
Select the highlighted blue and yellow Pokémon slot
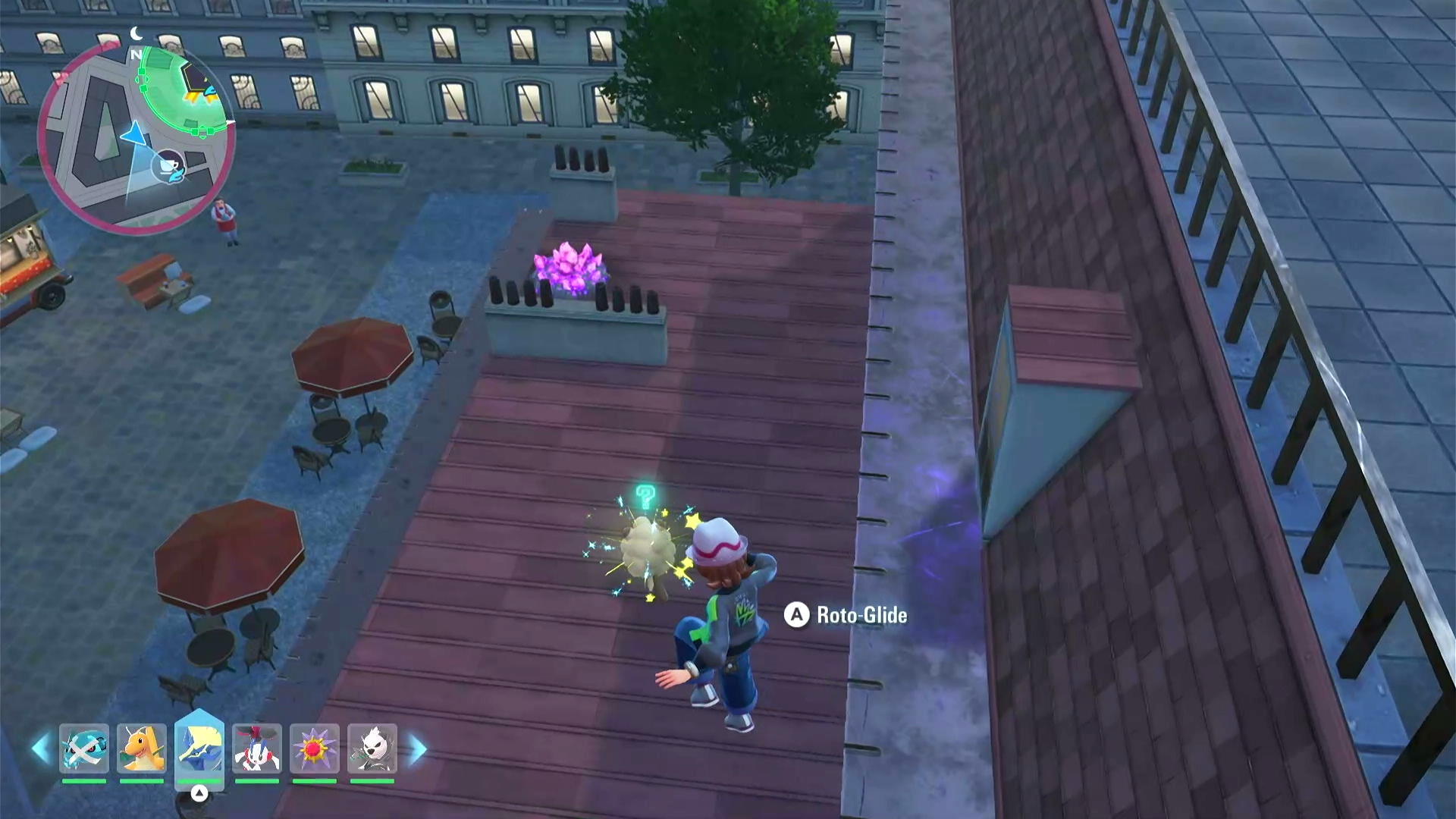pos(199,747)
